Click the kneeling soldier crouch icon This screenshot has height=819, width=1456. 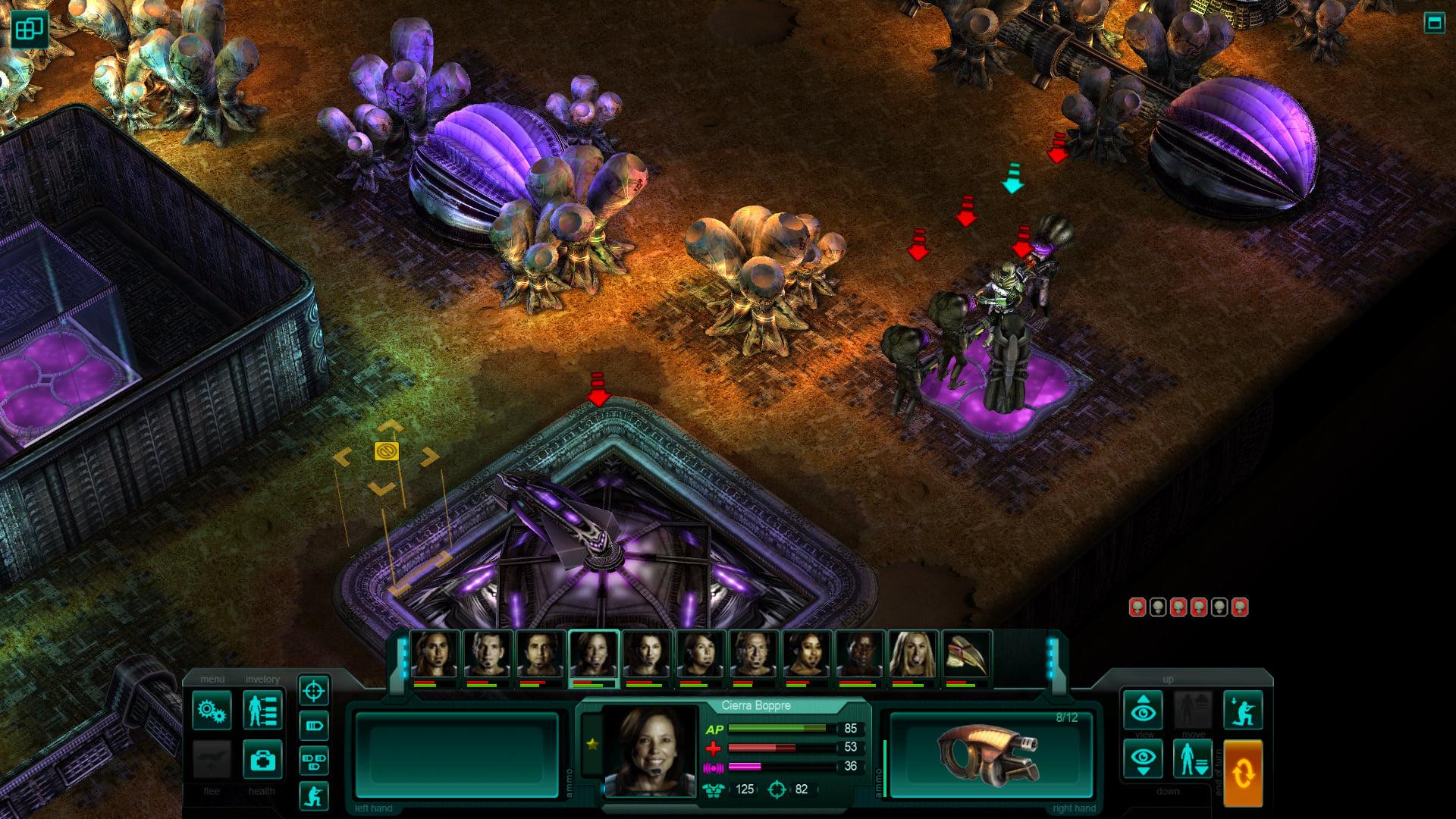coord(314,795)
